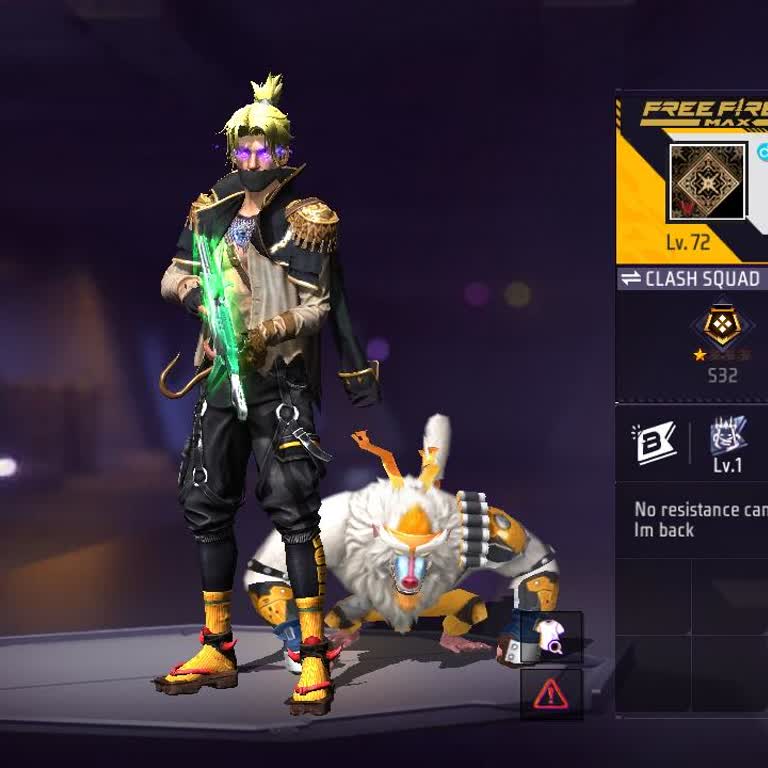Viewport: 768px width, 768px height.
Task: Click the Lv.1 mask badge icon
Action: 728,437
